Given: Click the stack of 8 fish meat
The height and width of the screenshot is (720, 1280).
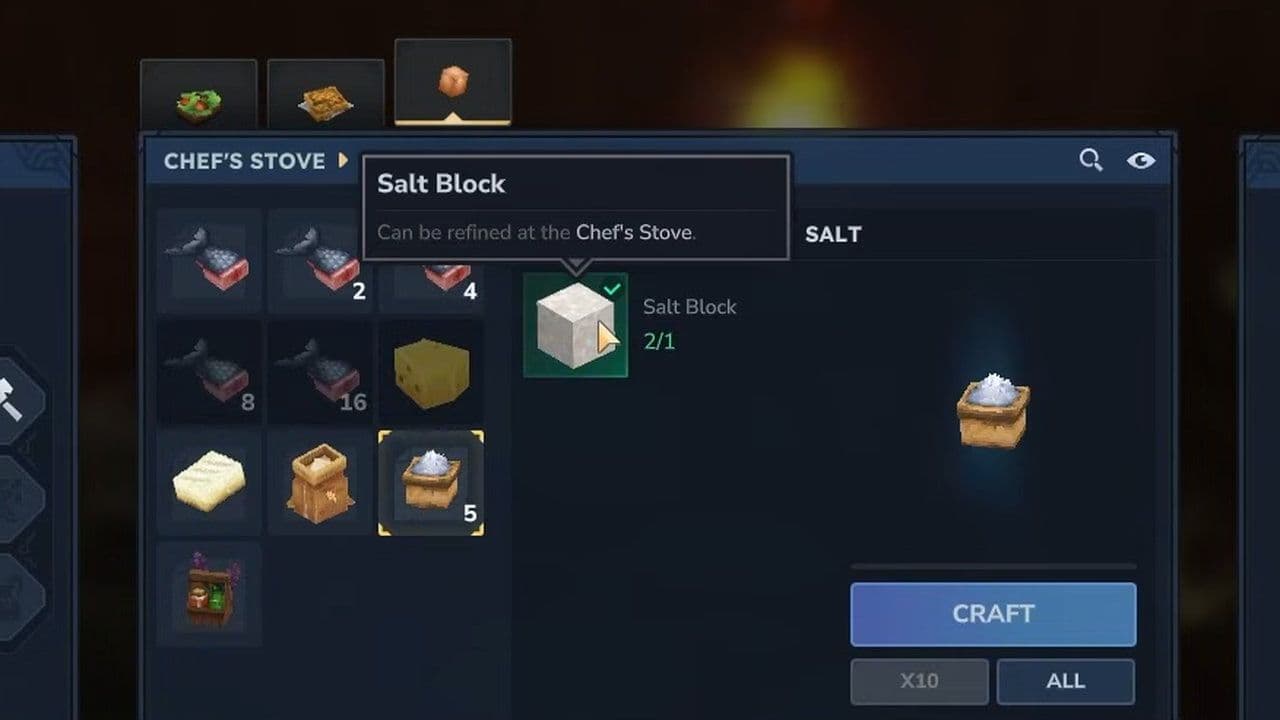Looking at the screenshot, I should click(208, 372).
